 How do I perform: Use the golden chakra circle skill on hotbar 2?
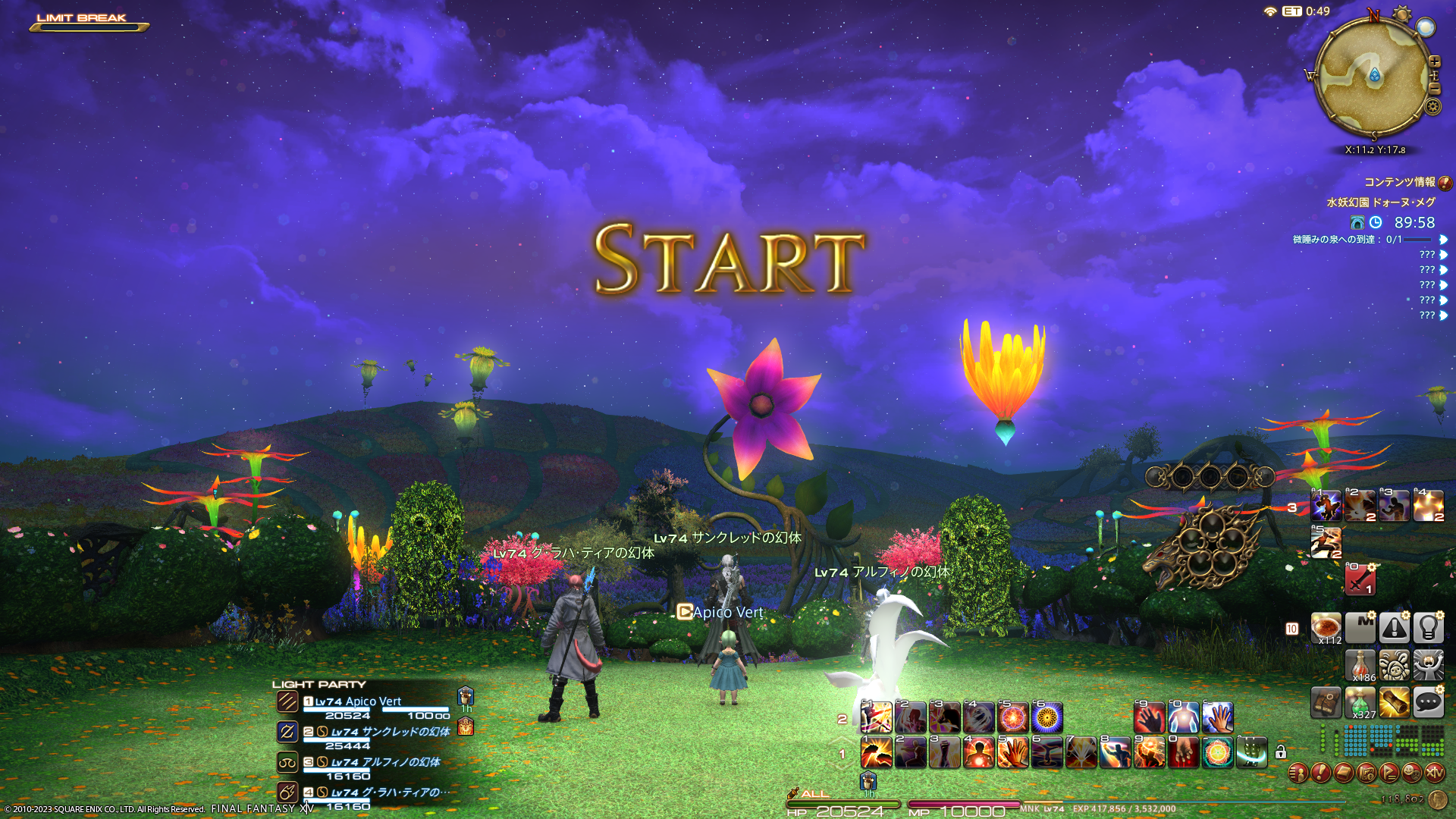click(x=1046, y=717)
